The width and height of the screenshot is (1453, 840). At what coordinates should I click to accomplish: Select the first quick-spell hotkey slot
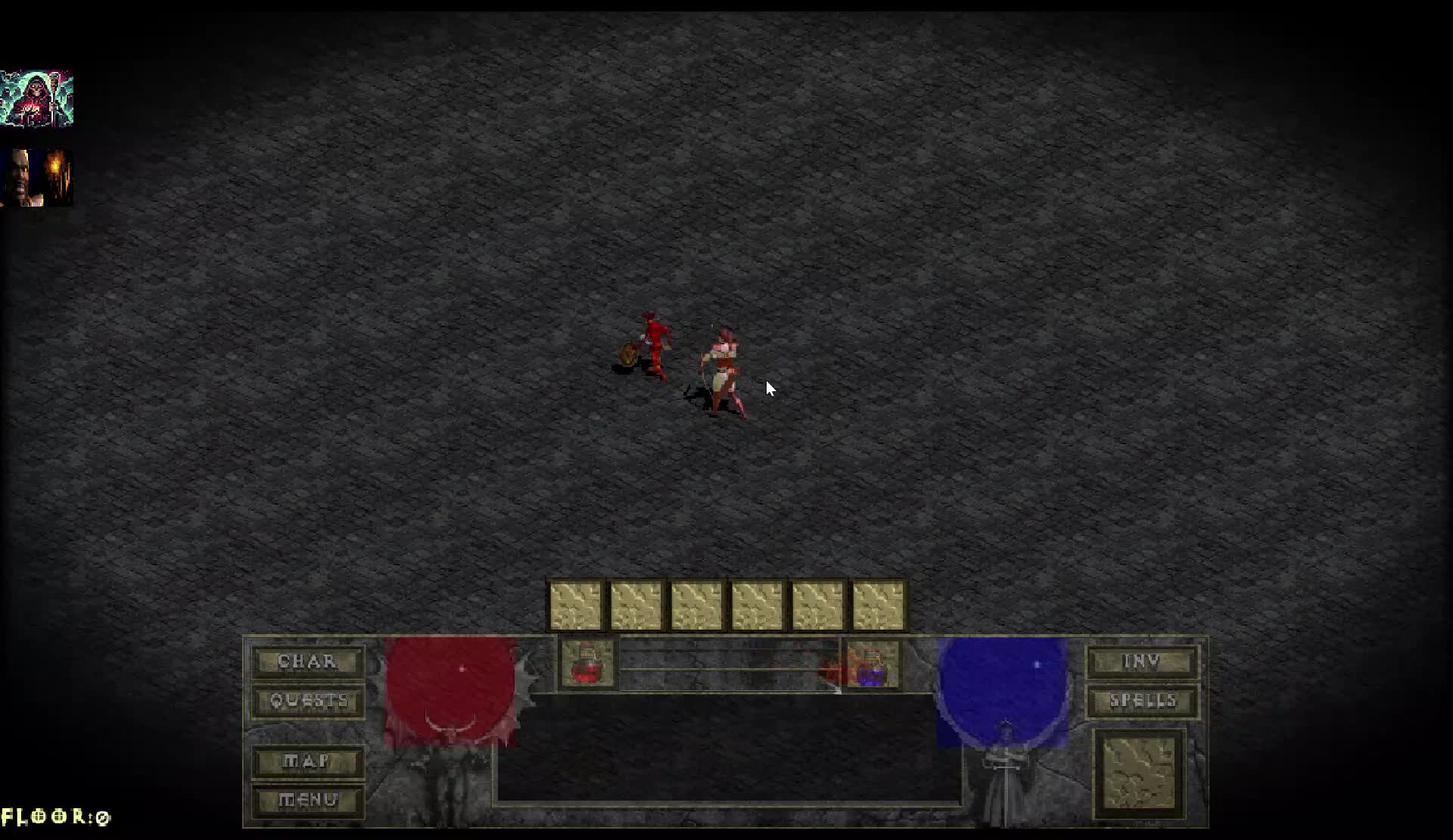pyautogui.click(x=575, y=602)
